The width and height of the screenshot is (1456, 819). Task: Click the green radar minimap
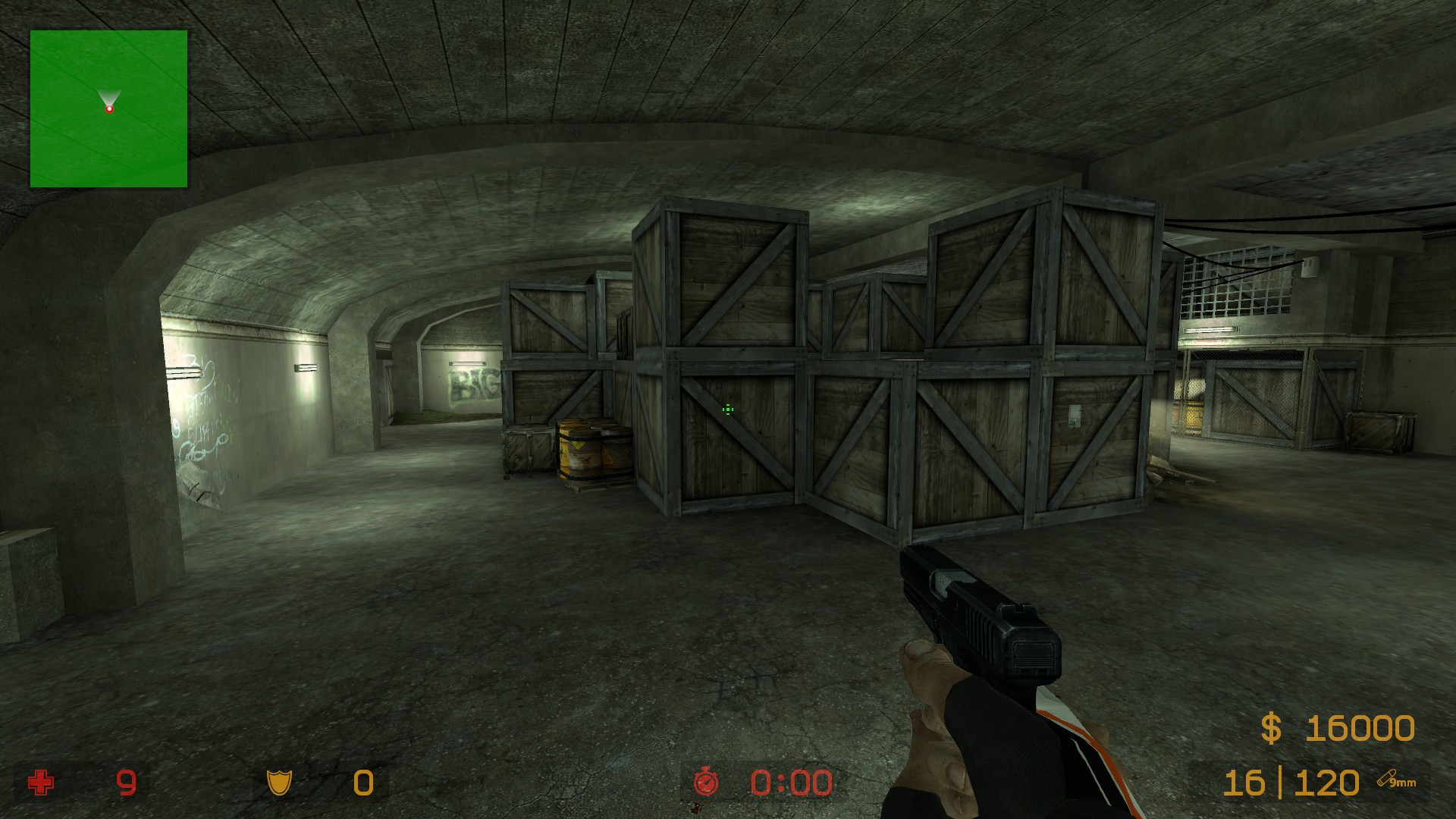click(x=108, y=108)
